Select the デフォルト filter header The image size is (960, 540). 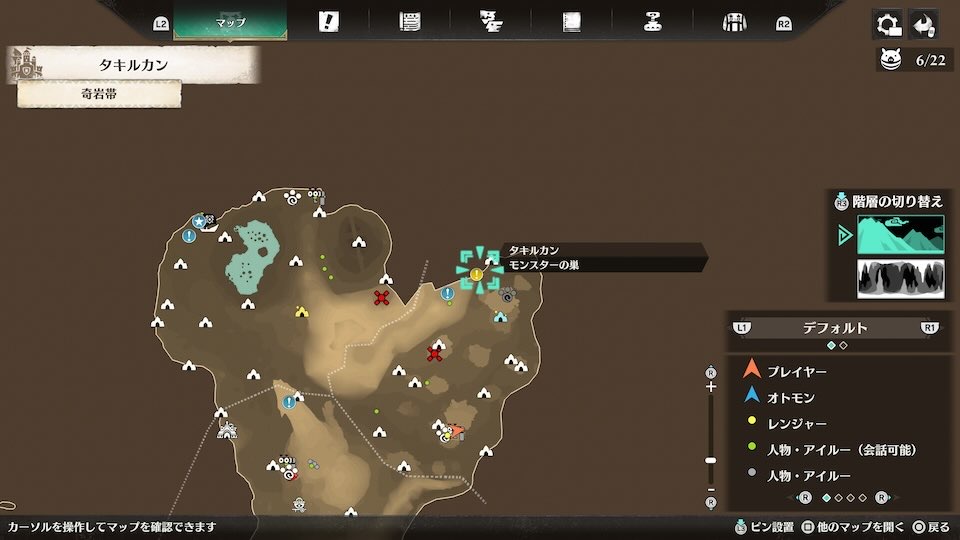point(835,327)
